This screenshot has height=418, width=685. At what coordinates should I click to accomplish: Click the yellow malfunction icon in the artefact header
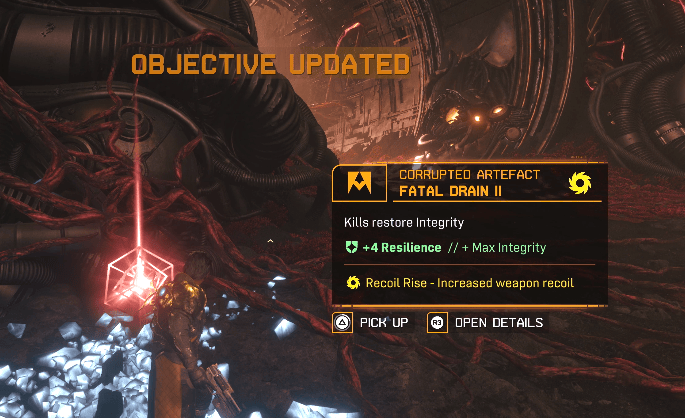[577, 182]
